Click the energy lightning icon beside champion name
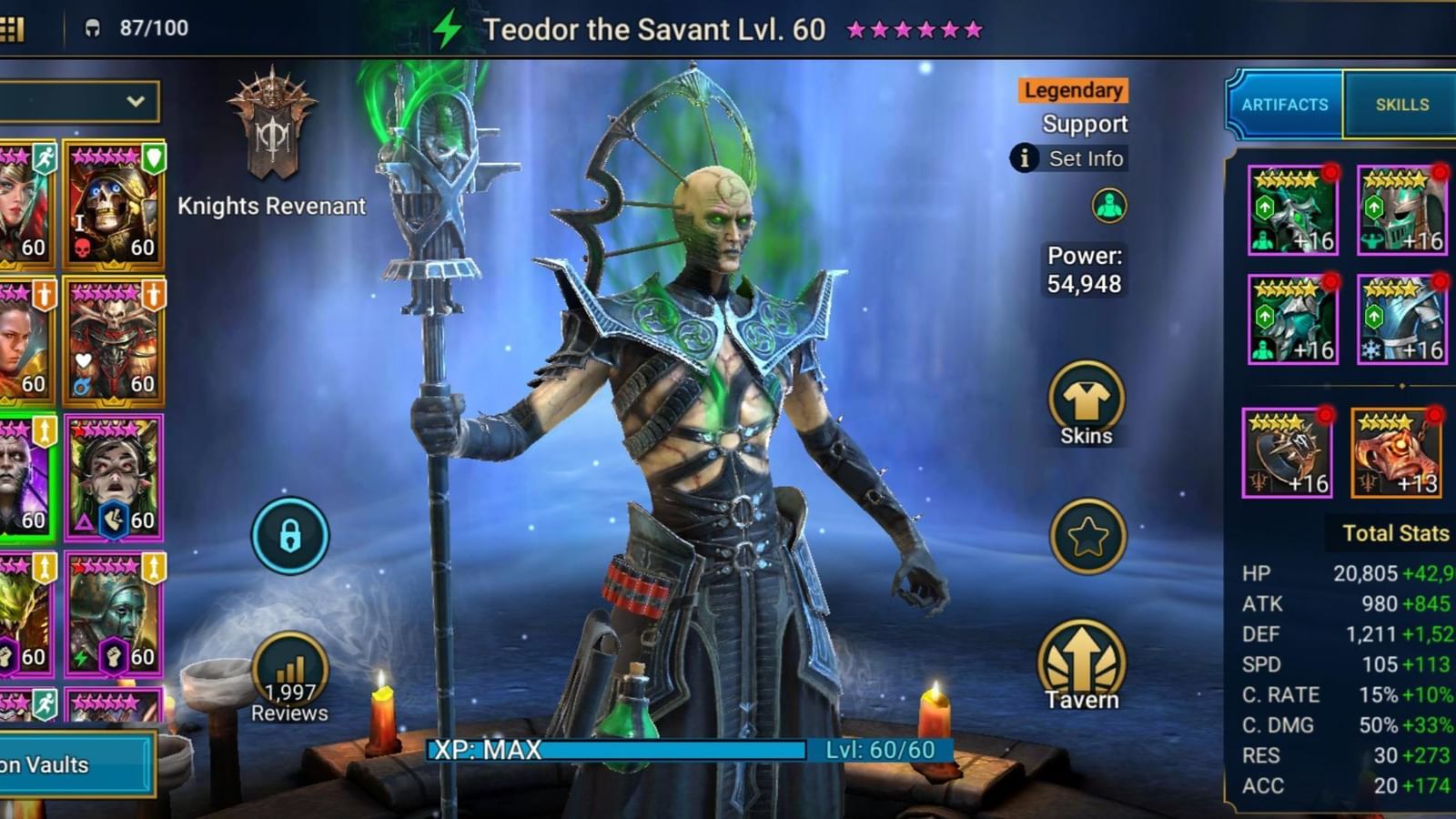 [x=447, y=27]
